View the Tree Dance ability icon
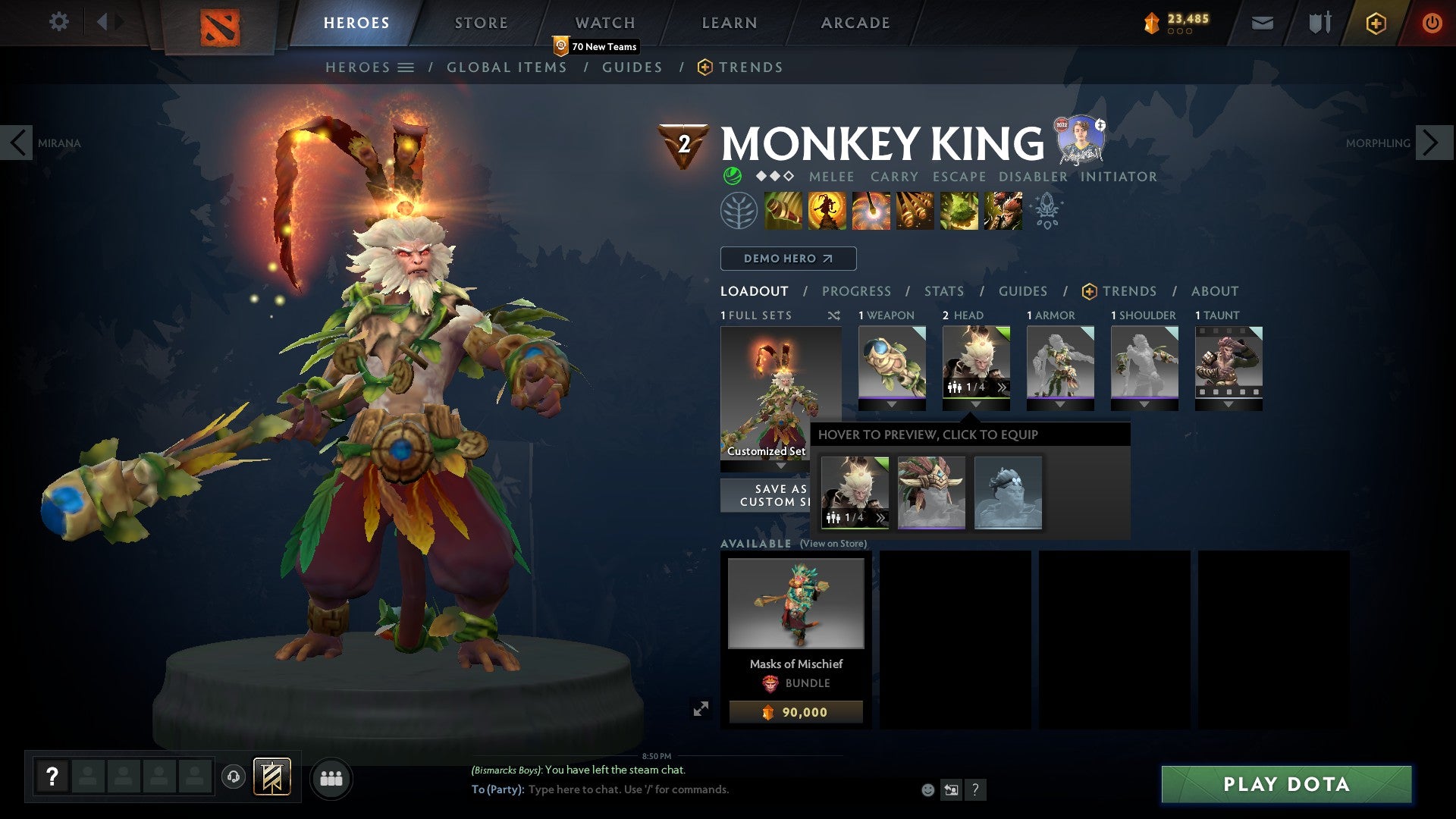The image size is (1456, 819). coord(827,210)
